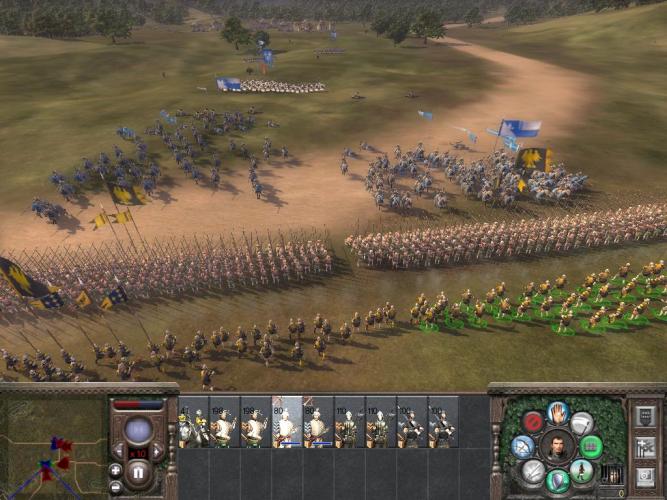This screenshot has width=667, height=500.
Task: Click the cage icon beside the command wheel
Action: [612, 474]
